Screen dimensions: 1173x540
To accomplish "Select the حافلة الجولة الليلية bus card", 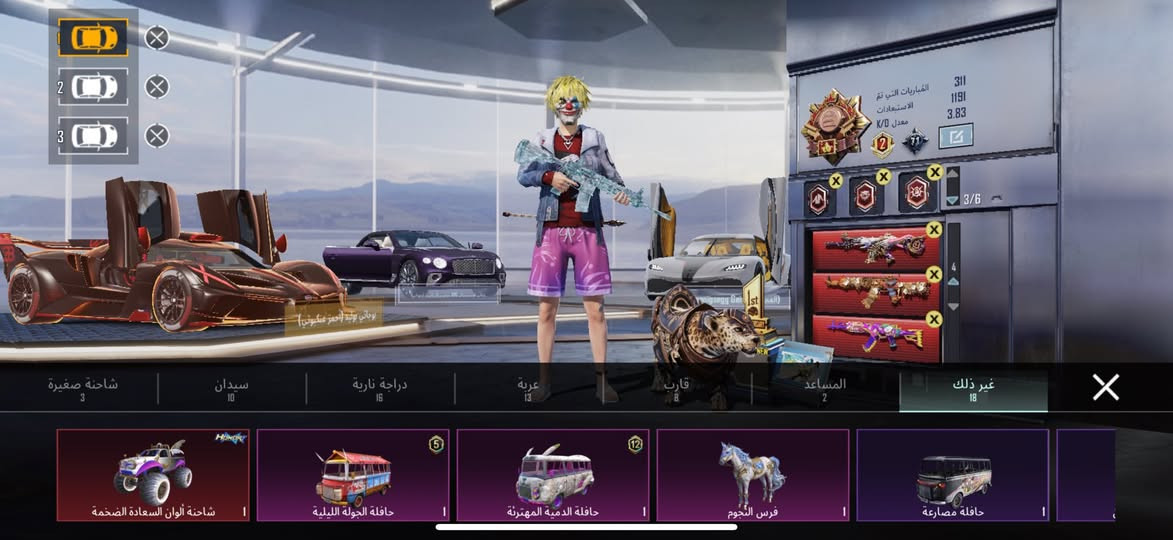I will [353, 475].
